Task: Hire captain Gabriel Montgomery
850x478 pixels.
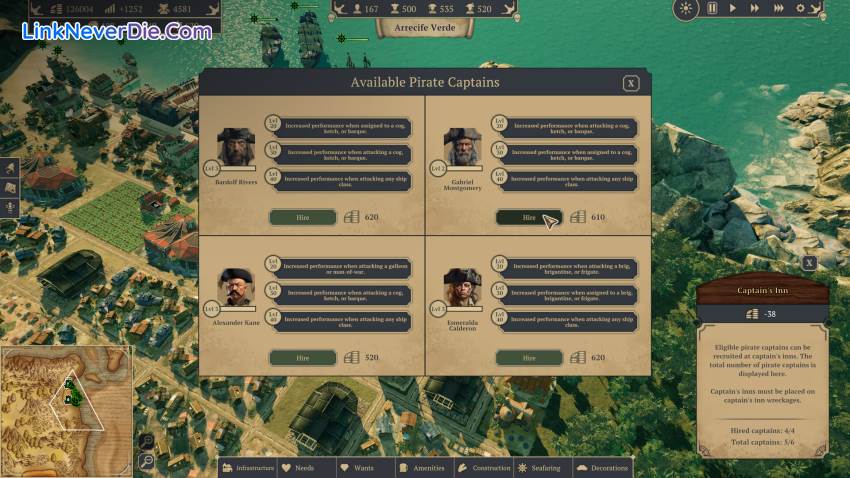Action: (x=529, y=217)
